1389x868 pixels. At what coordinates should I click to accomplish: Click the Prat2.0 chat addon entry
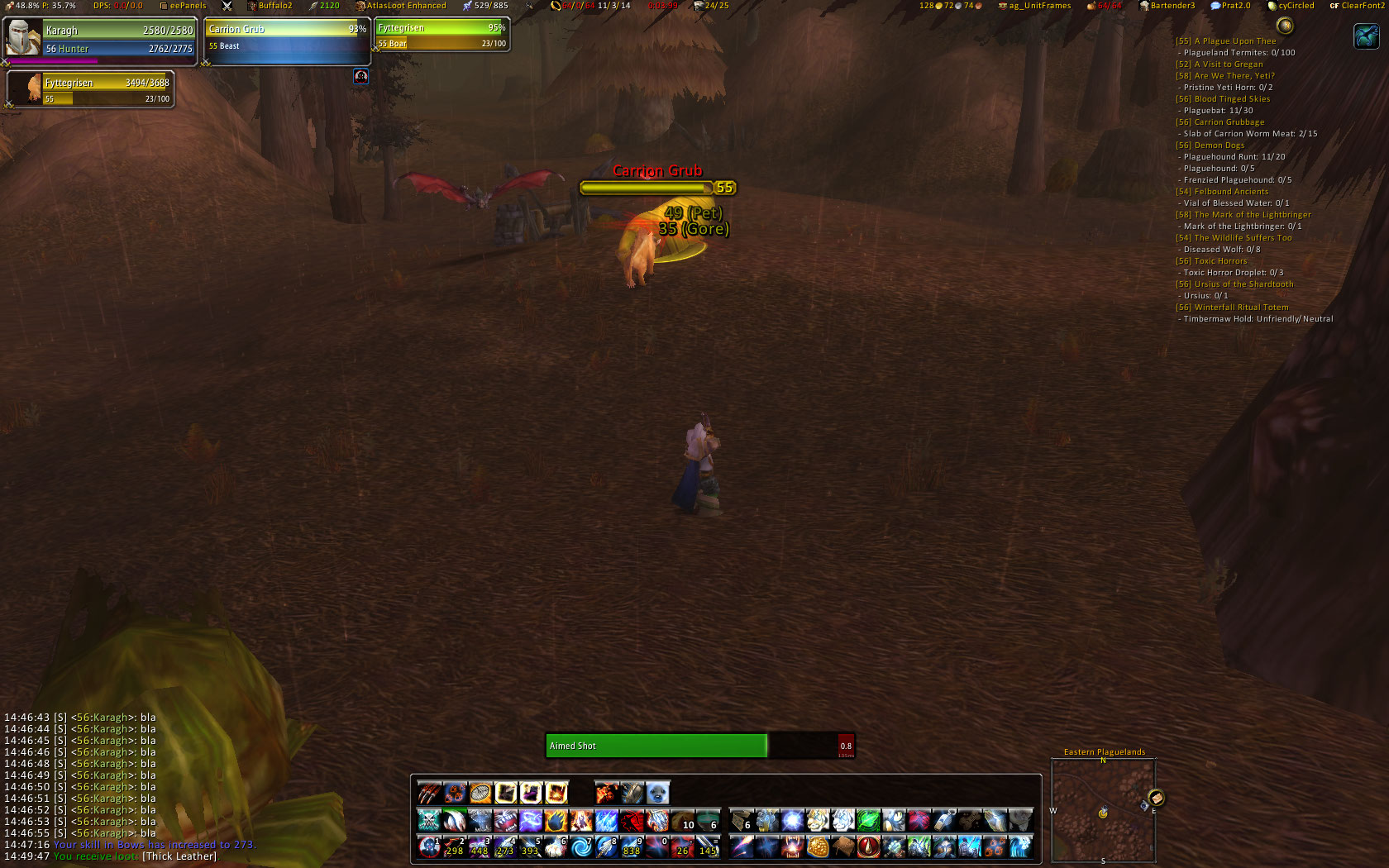pyautogui.click(x=1235, y=6)
